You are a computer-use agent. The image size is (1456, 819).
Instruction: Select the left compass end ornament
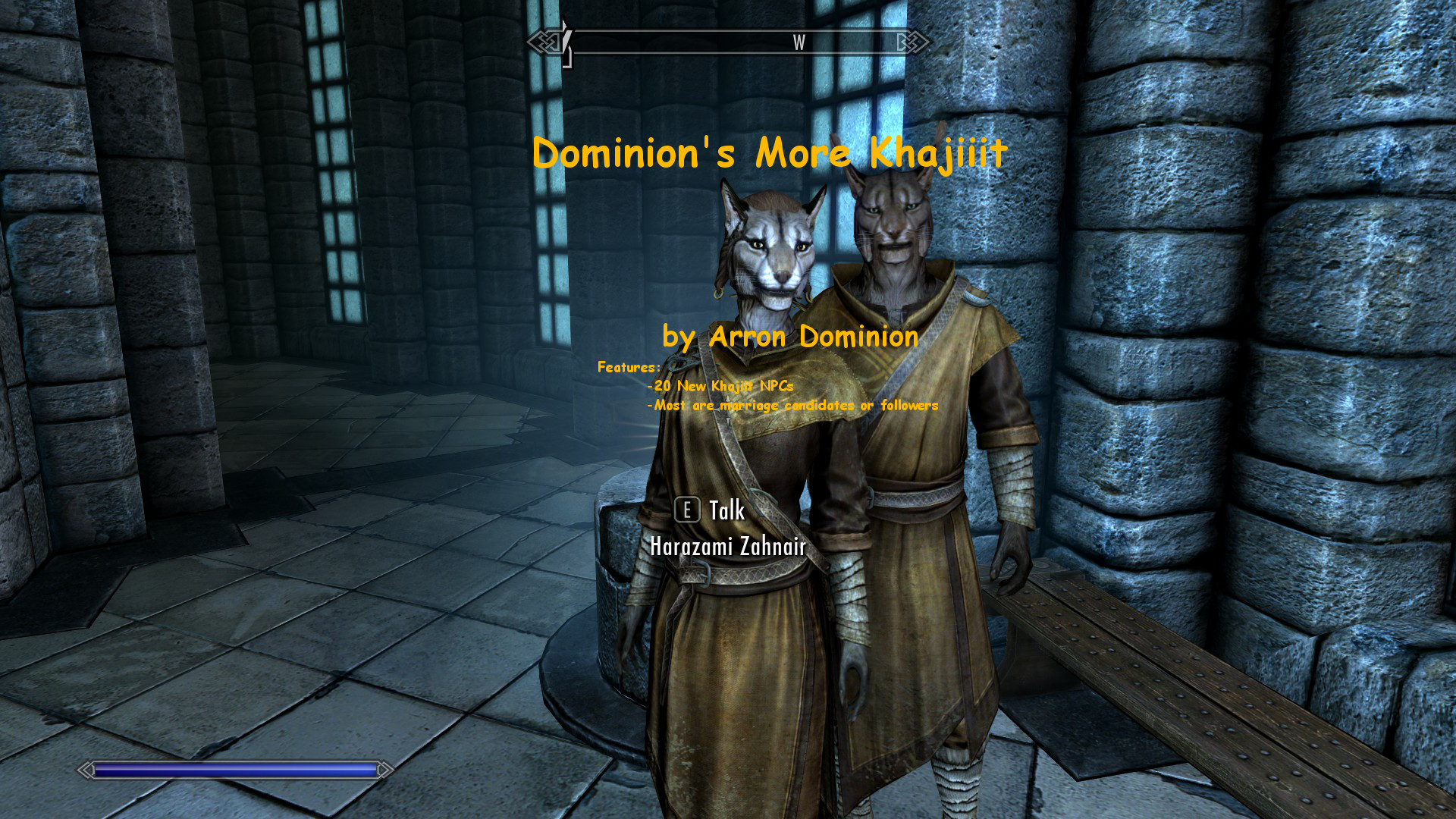coord(543,43)
